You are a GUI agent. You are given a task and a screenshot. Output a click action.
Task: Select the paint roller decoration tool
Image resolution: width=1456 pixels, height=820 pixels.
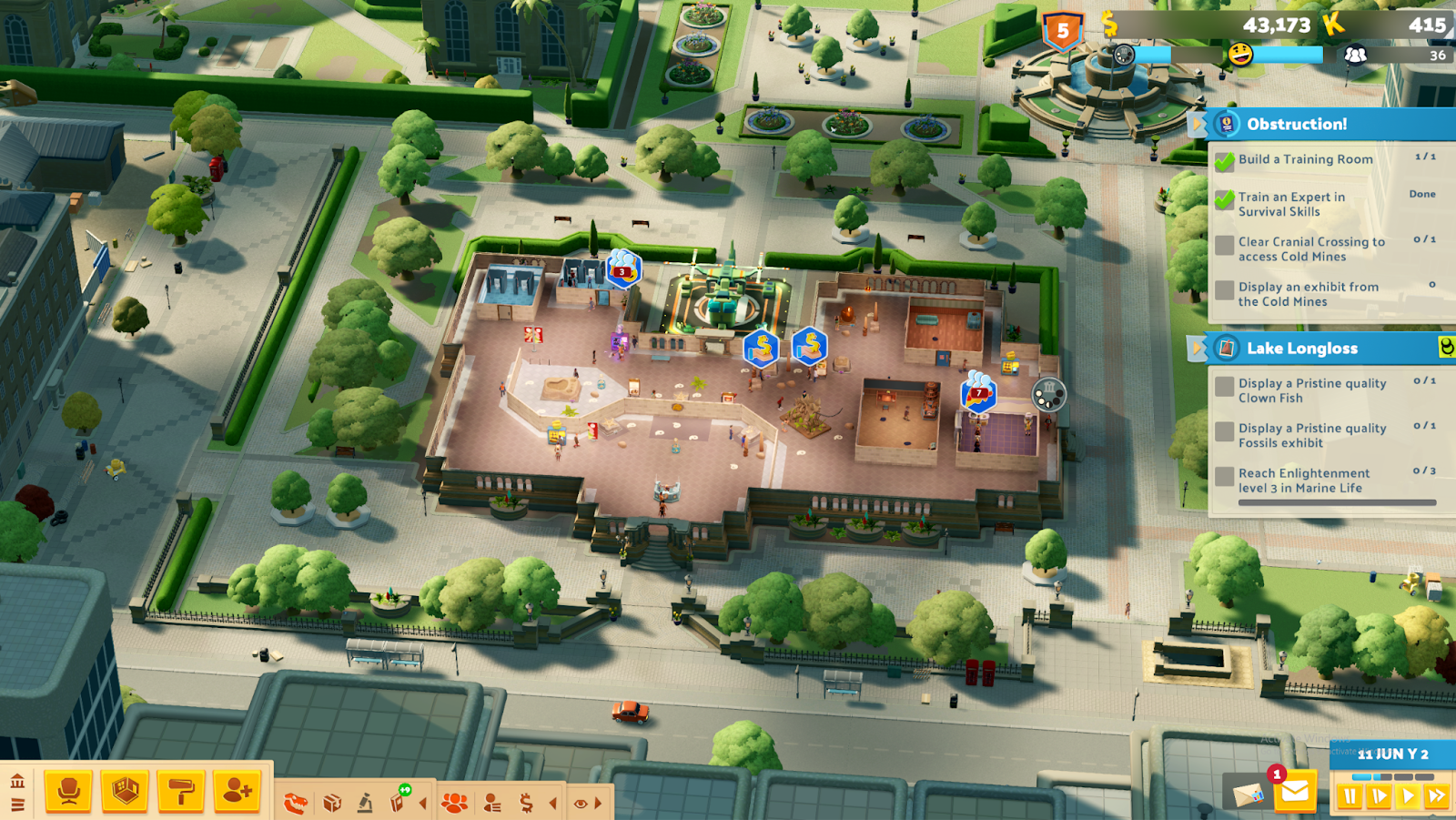point(180,791)
